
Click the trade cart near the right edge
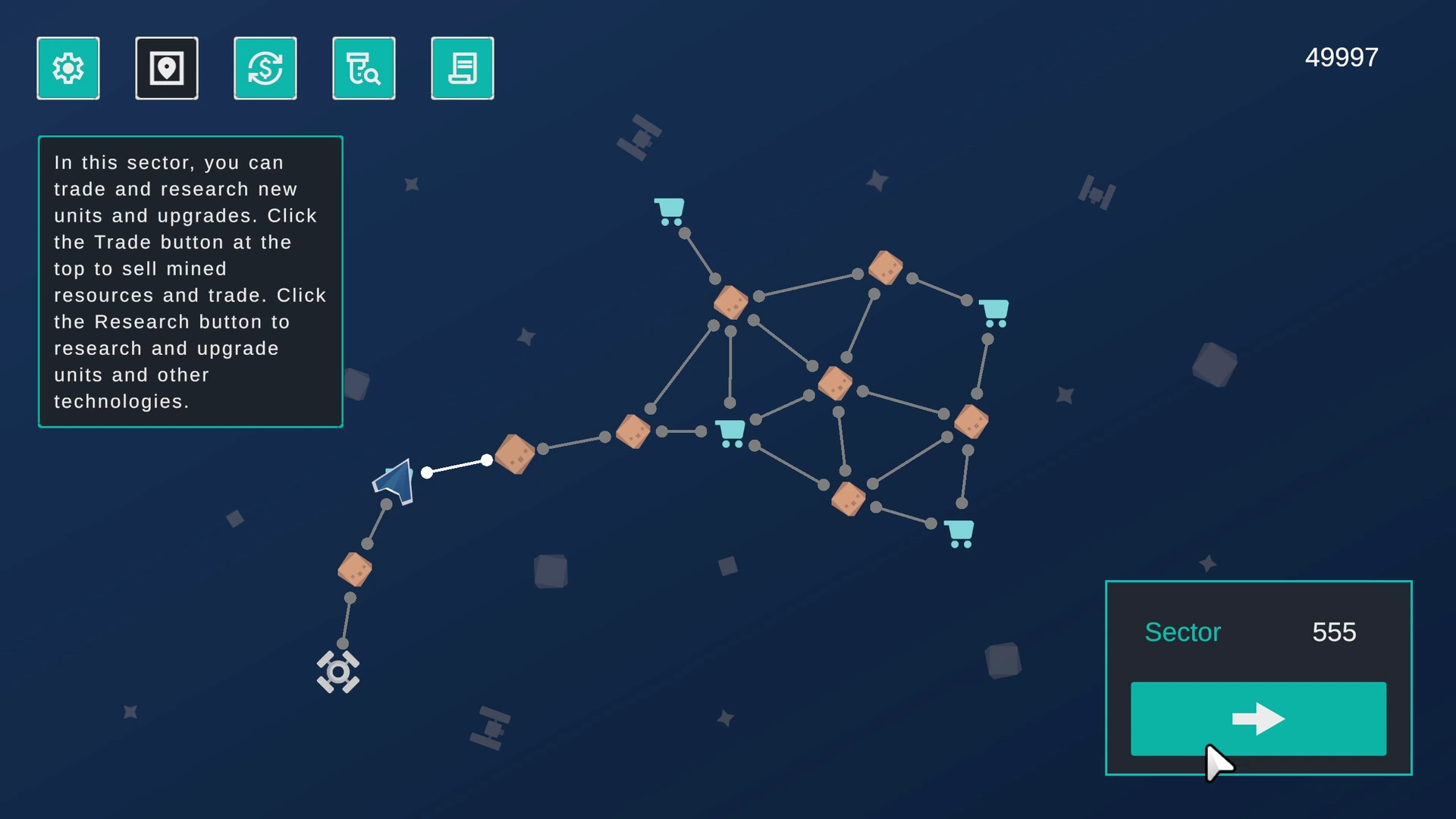tap(994, 312)
